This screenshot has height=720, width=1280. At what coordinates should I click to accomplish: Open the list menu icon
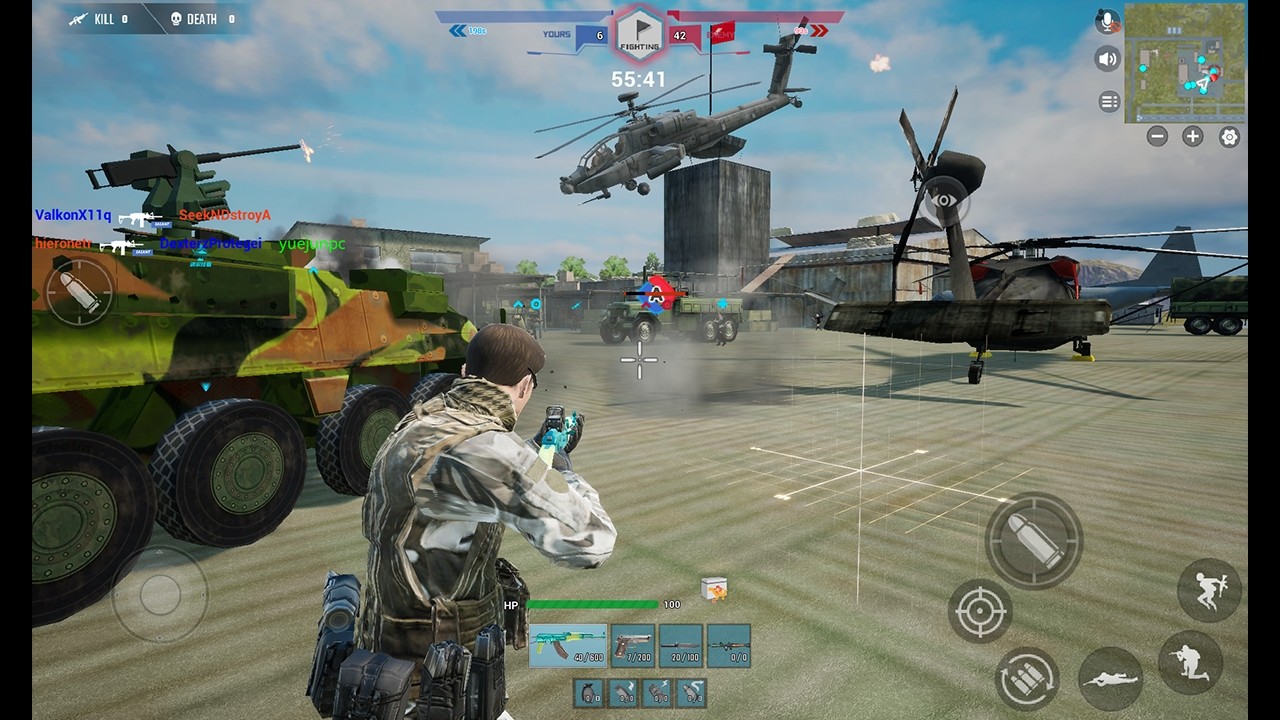pyautogui.click(x=1108, y=101)
